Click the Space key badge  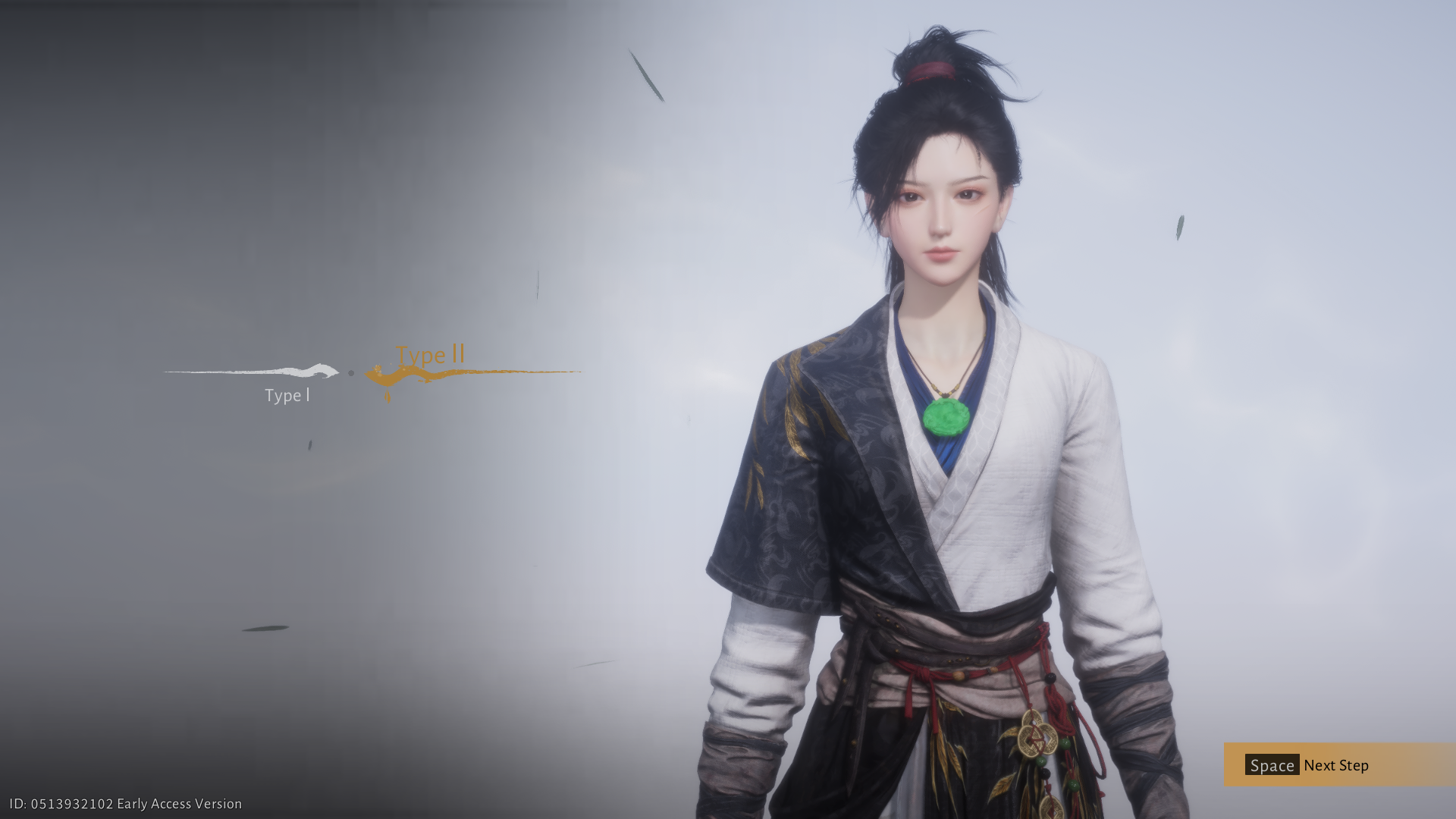pos(1273,766)
